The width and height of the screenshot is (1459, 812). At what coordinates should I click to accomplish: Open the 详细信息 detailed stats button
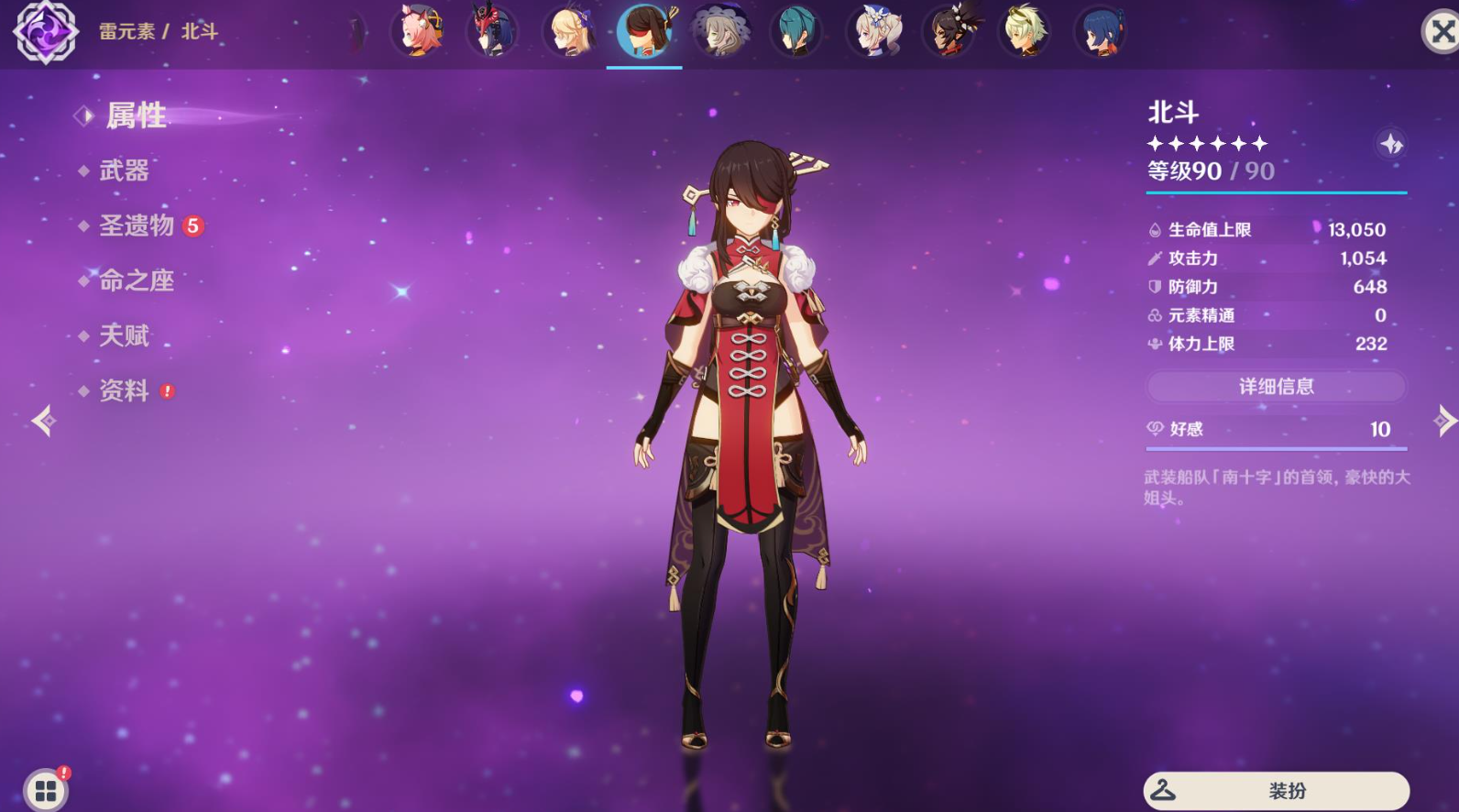tap(1276, 387)
